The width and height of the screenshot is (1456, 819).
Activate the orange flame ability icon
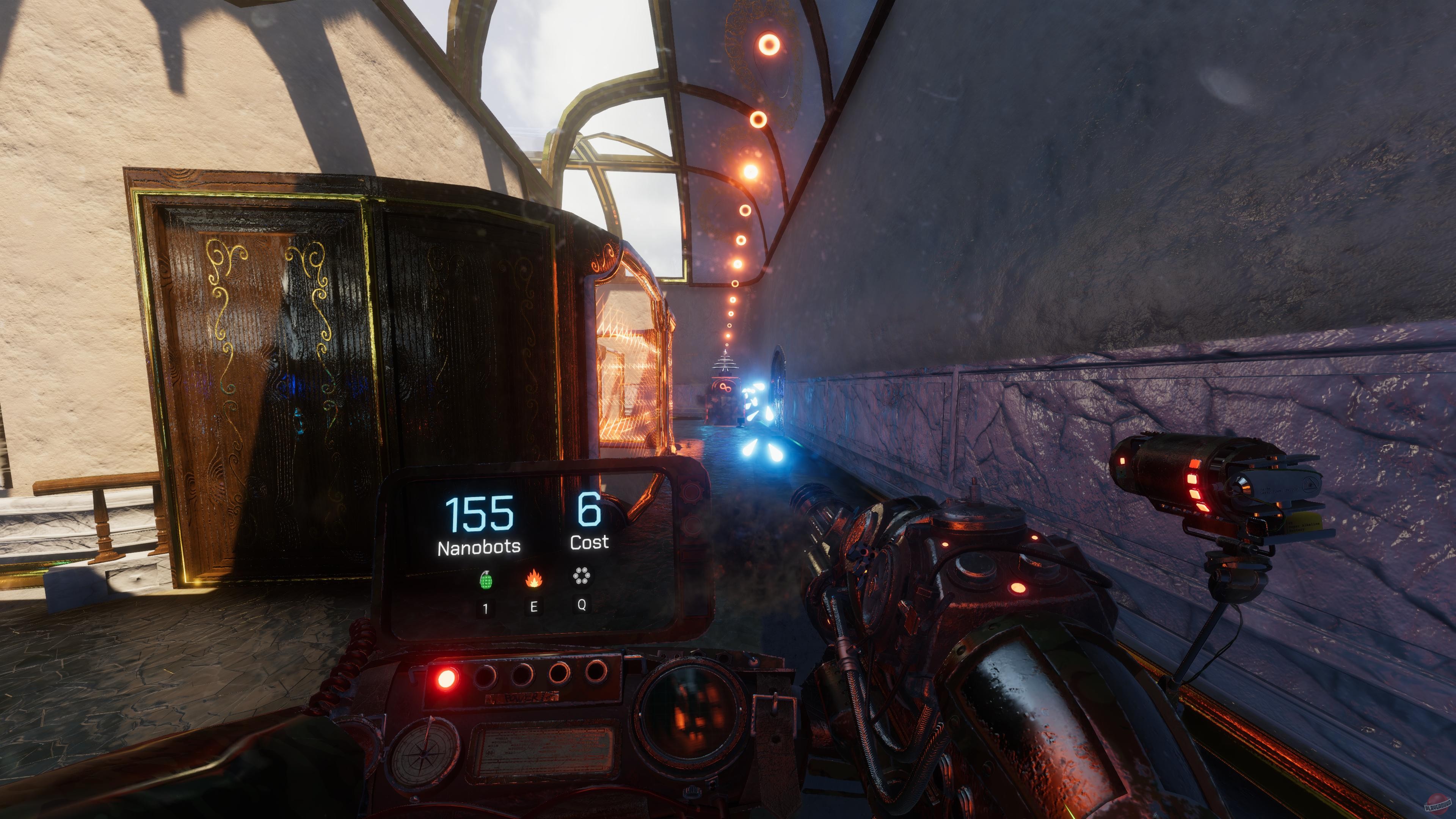tap(533, 578)
